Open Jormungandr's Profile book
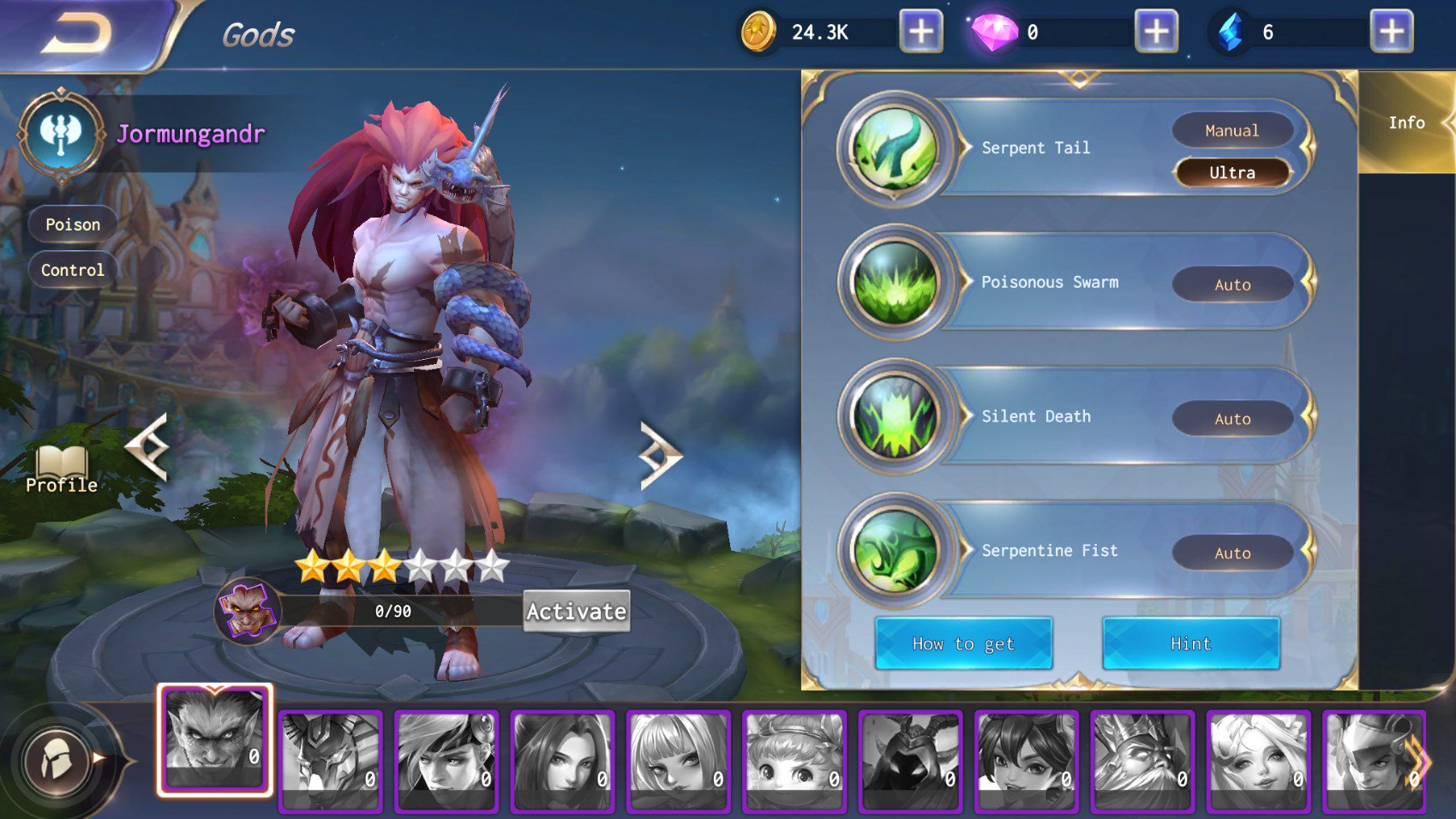 click(62, 469)
